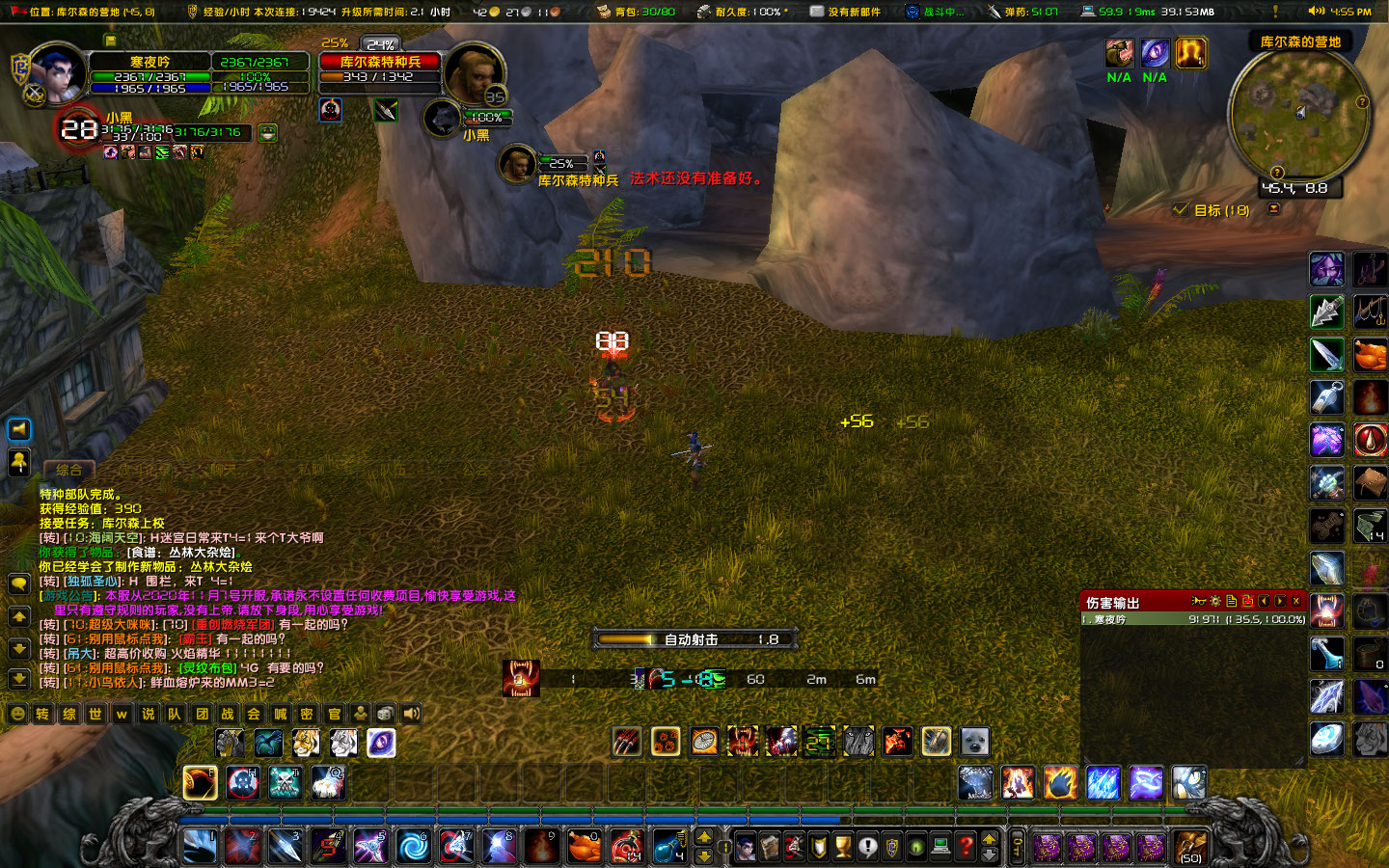Switch chat to the 世 world channel button
The height and width of the screenshot is (868, 1389).
(95, 715)
